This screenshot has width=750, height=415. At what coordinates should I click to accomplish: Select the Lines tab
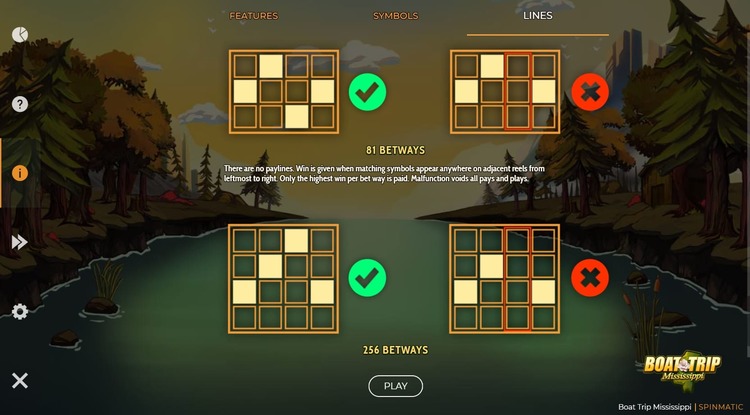[538, 16]
